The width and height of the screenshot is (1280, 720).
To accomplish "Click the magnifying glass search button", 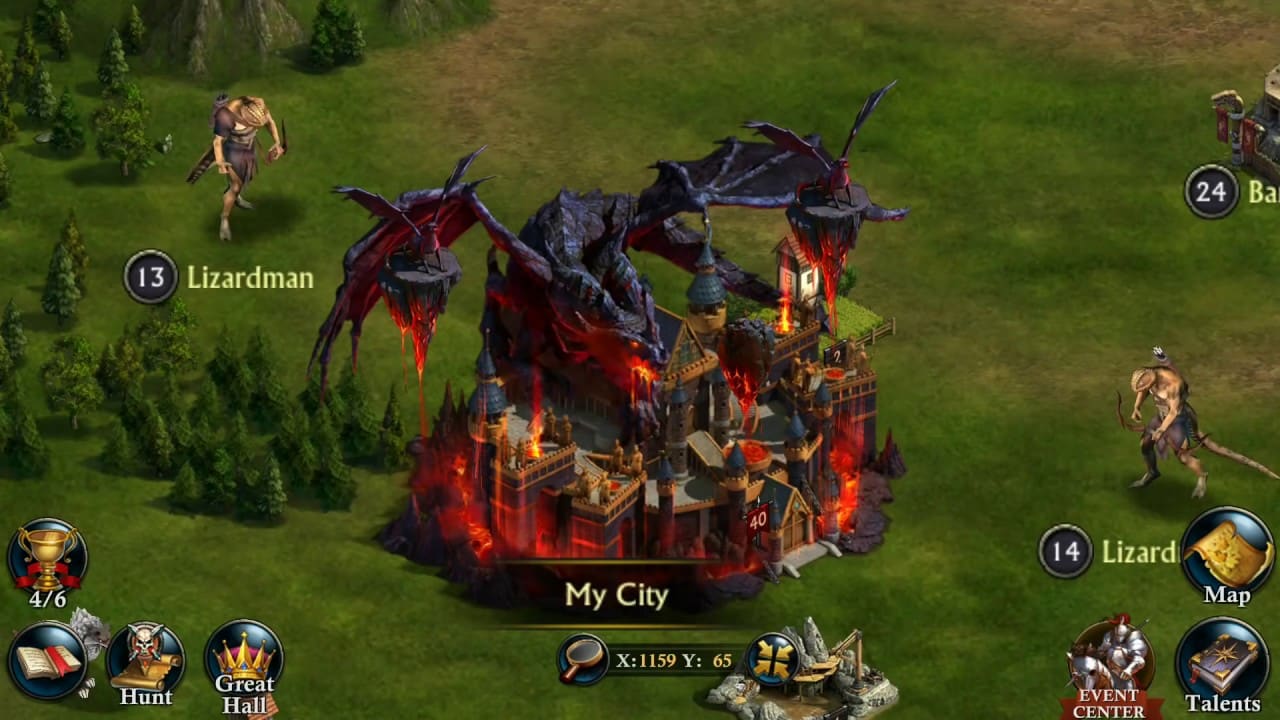I will [x=582, y=659].
